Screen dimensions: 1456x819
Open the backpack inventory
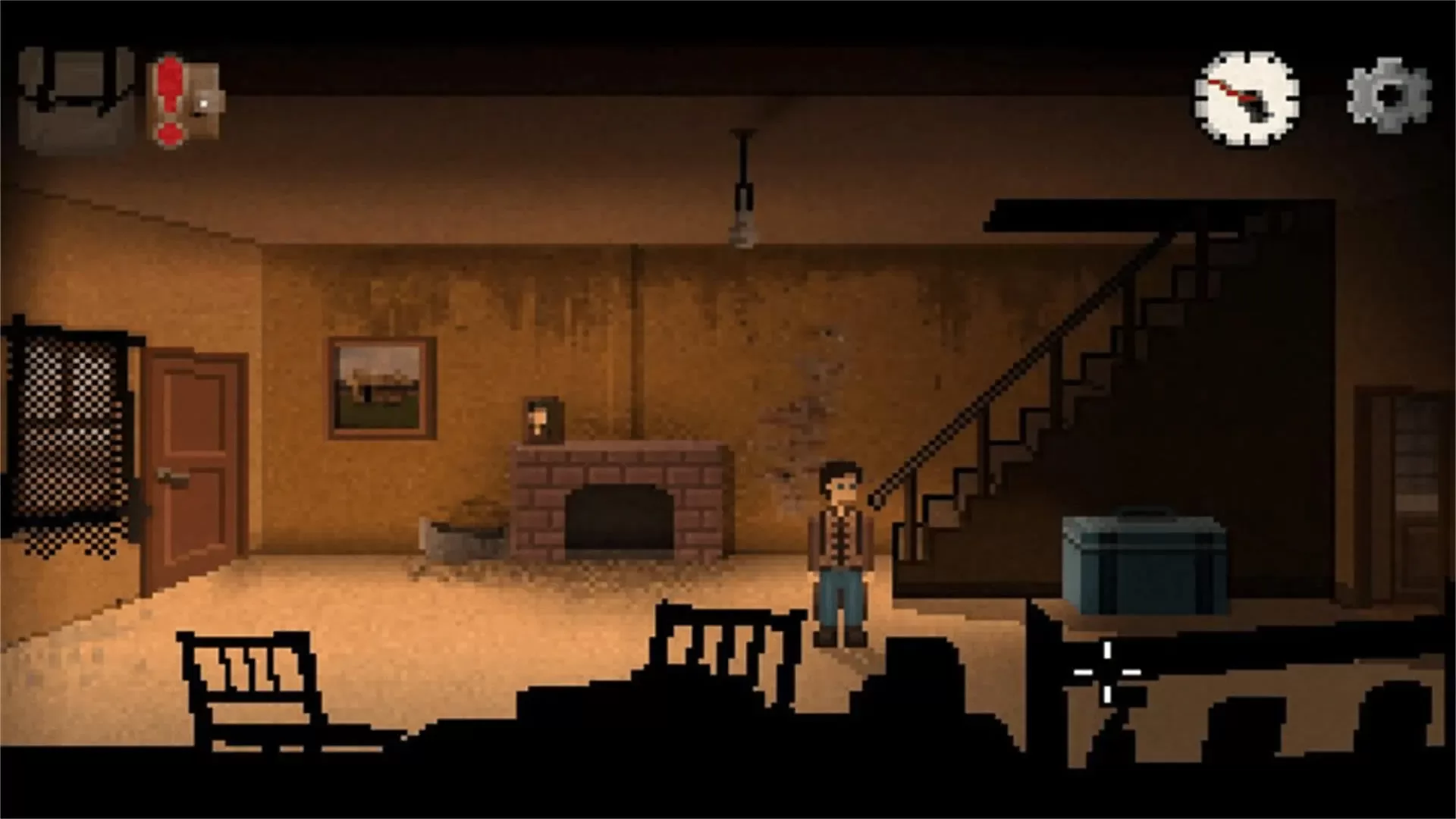tap(76, 99)
